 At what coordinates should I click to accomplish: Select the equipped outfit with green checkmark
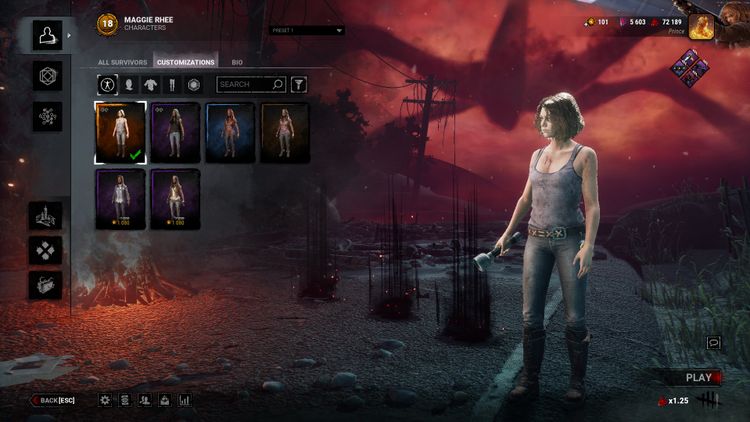pyautogui.click(x=120, y=131)
